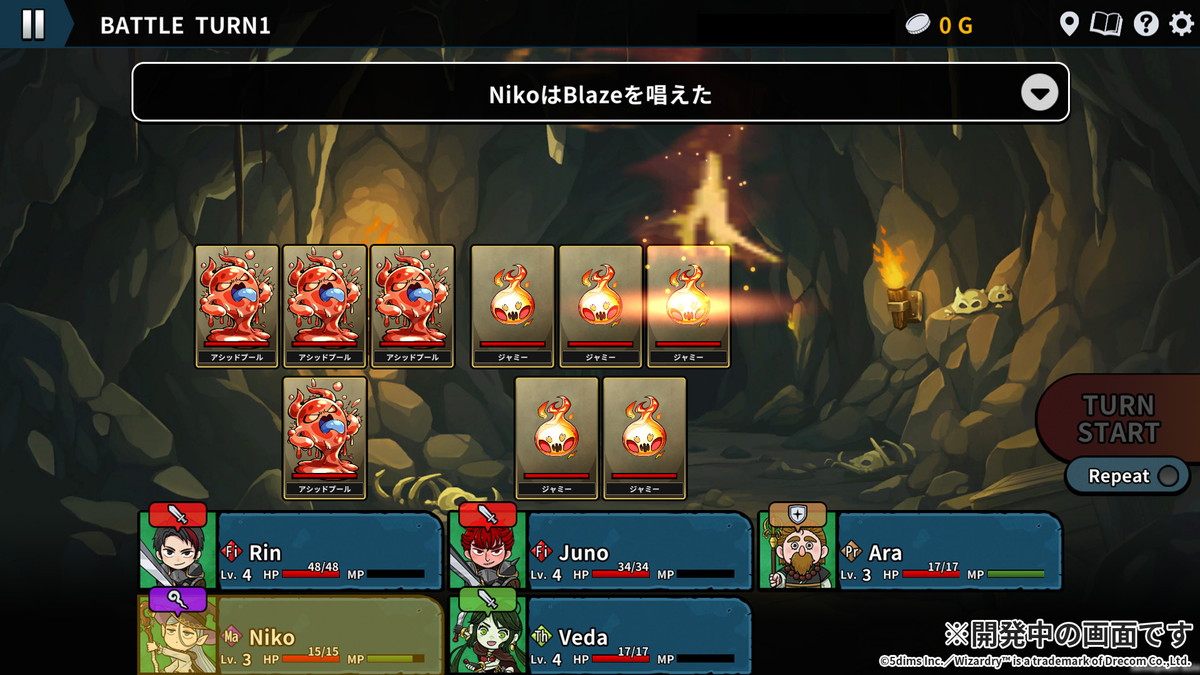Toggle the Repeat switch
Viewport: 1200px width, 675px height.
tap(1166, 476)
